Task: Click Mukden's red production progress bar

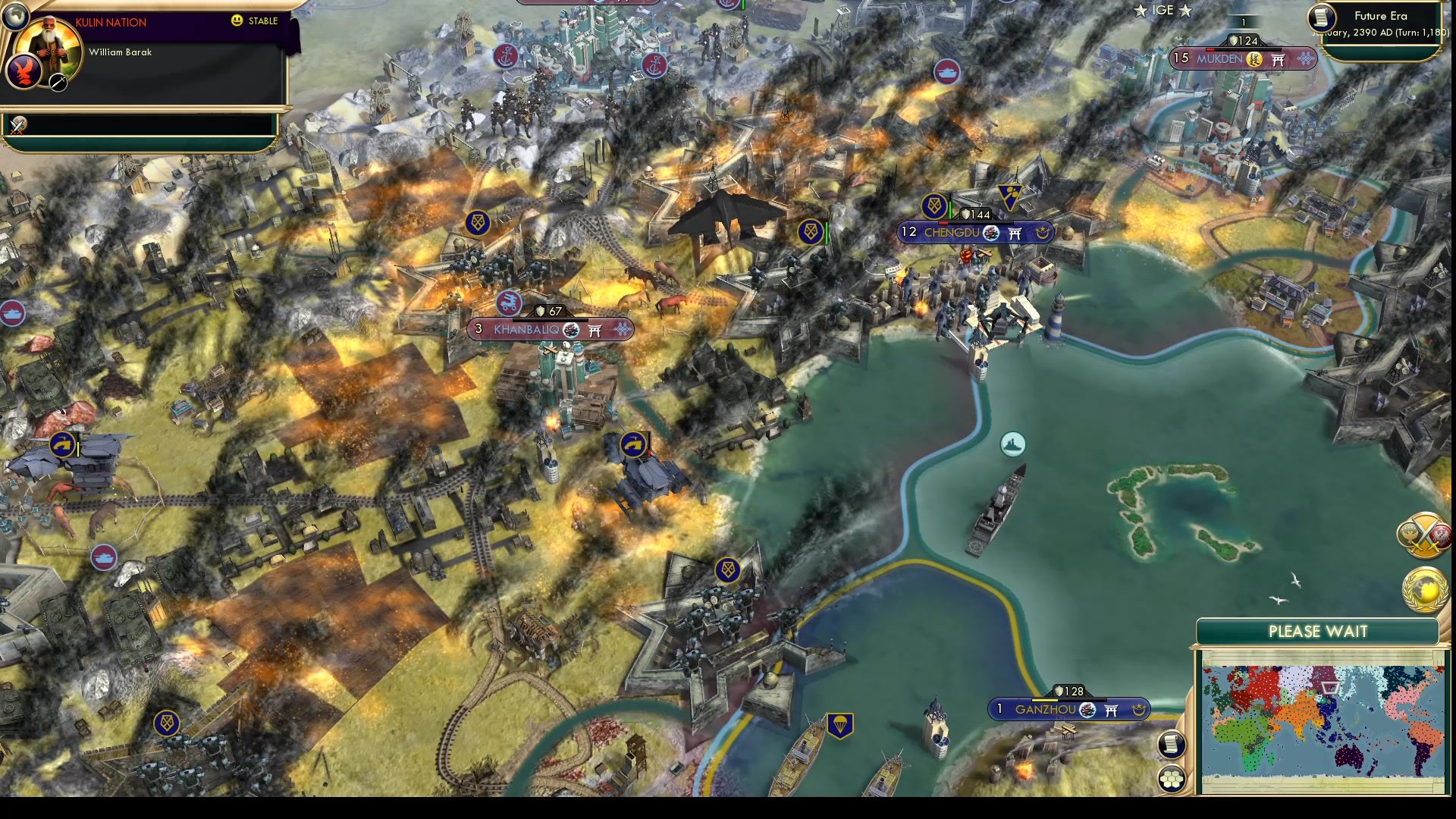Action: coord(1209,49)
